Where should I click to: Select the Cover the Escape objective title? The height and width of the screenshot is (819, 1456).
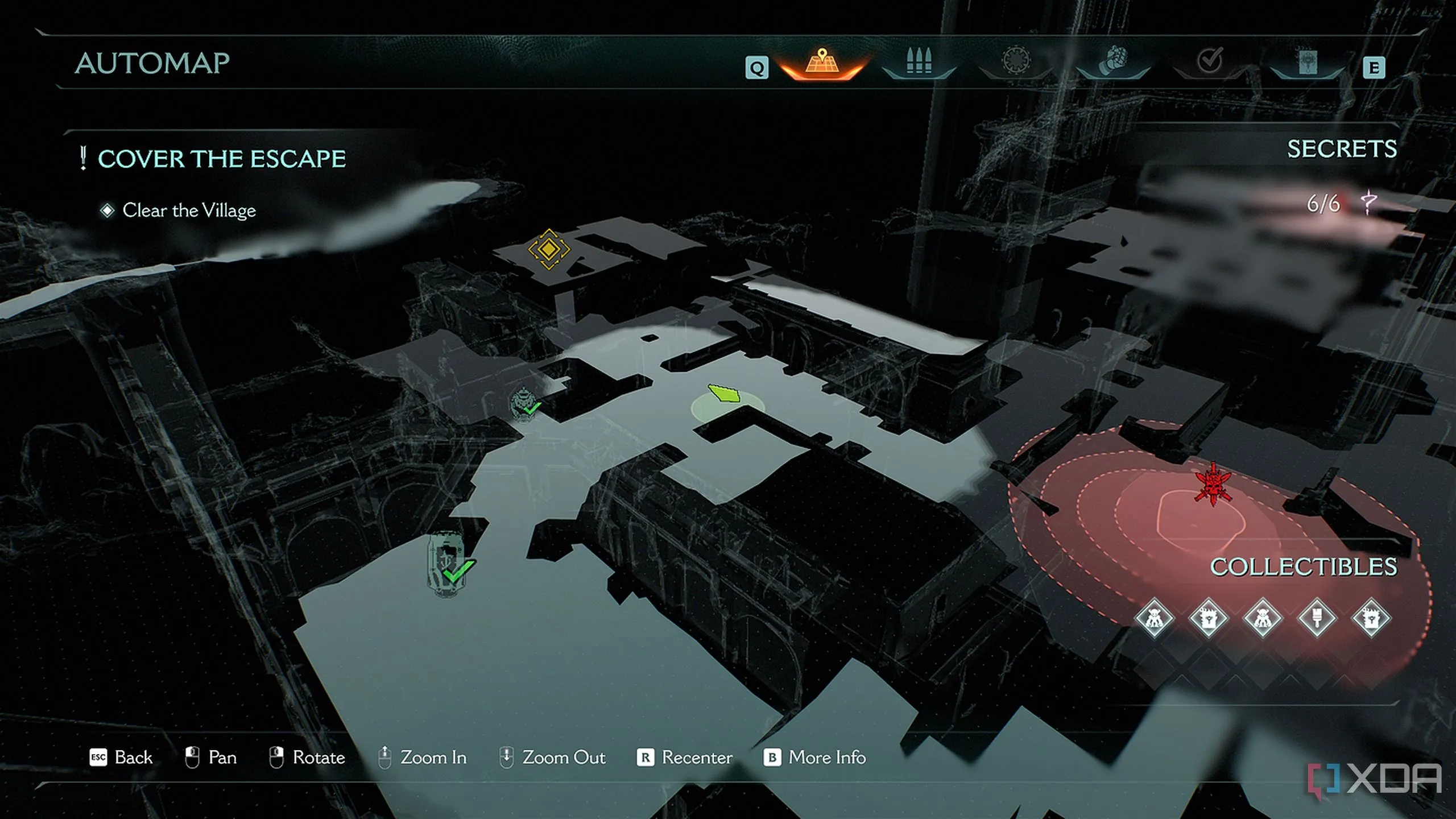[x=221, y=159]
